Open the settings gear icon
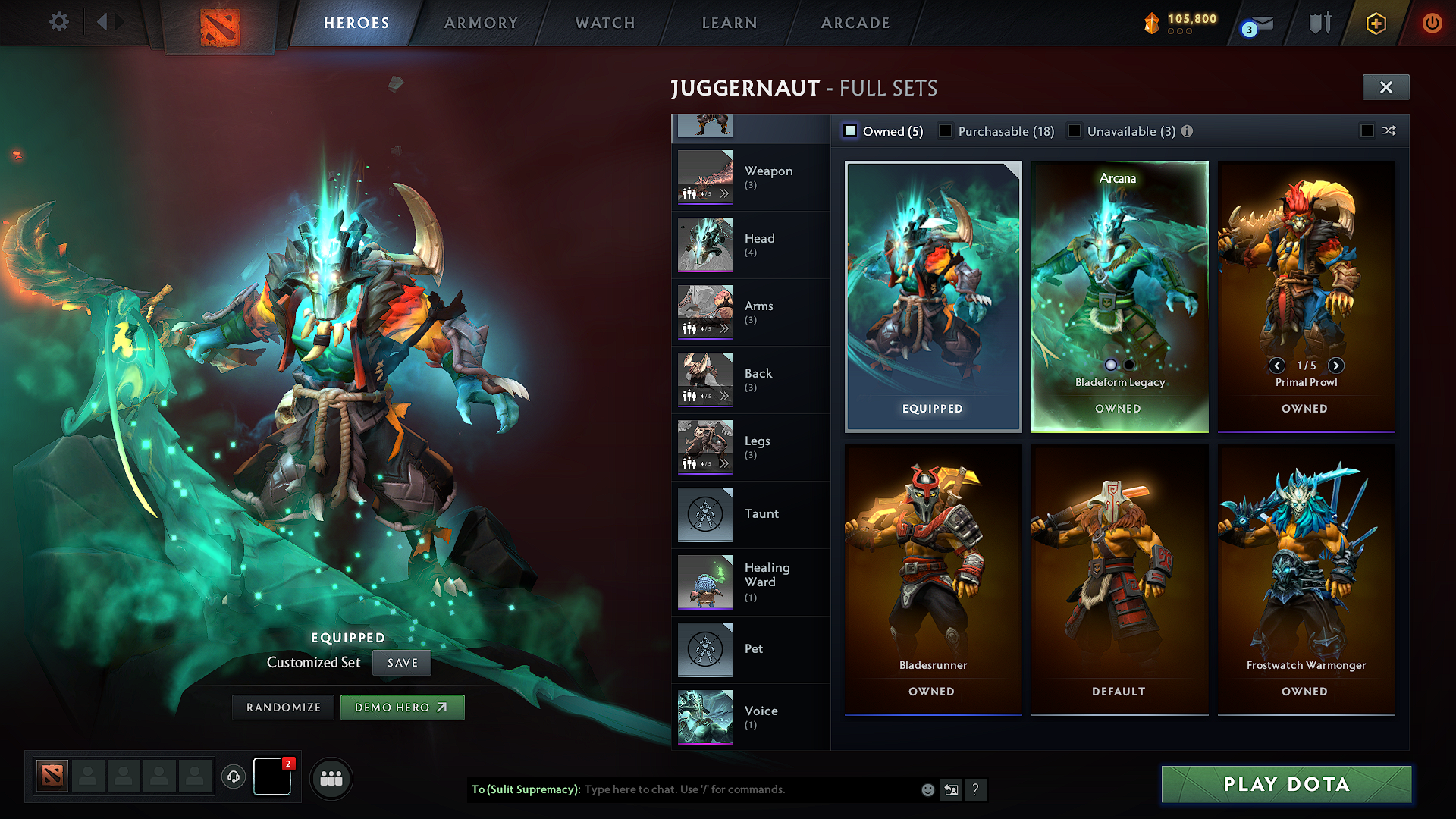Screen dimensions: 1456x819 58,22
